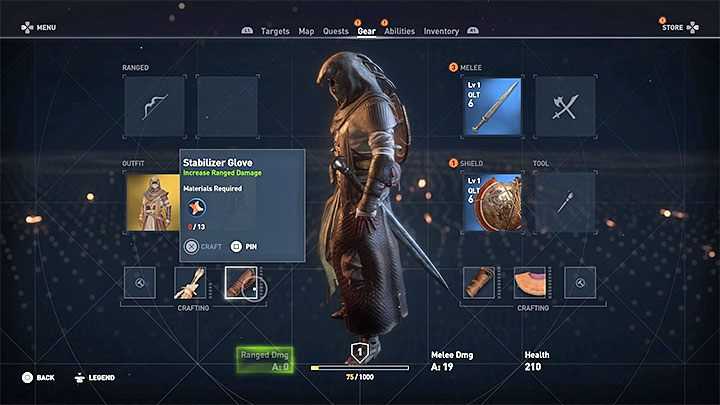Image resolution: width=720 pixels, height=405 pixels.
Task: Select the crossed axes melee slot
Action: pyautogui.click(x=564, y=106)
